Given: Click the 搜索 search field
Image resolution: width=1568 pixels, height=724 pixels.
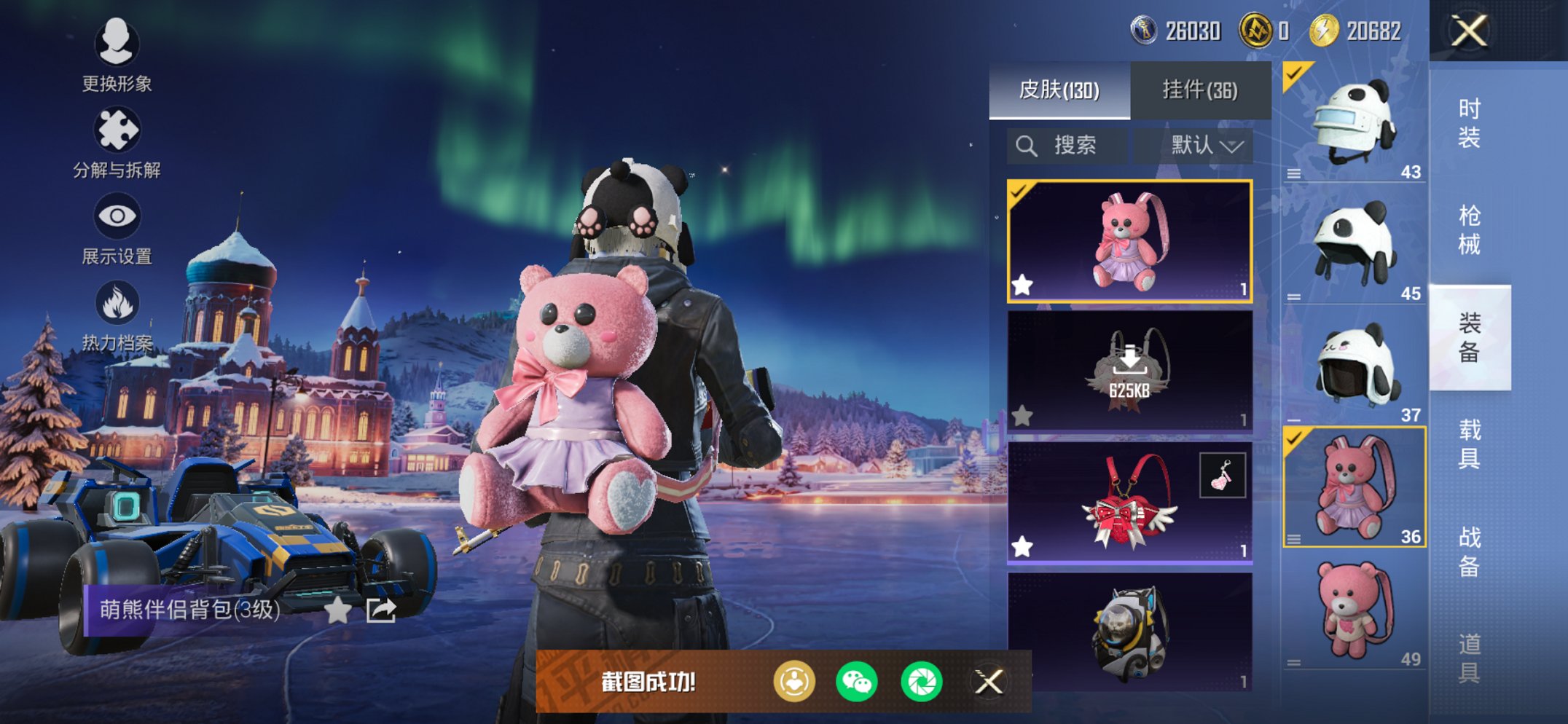Looking at the screenshot, I should click(x=1067, y=146).
